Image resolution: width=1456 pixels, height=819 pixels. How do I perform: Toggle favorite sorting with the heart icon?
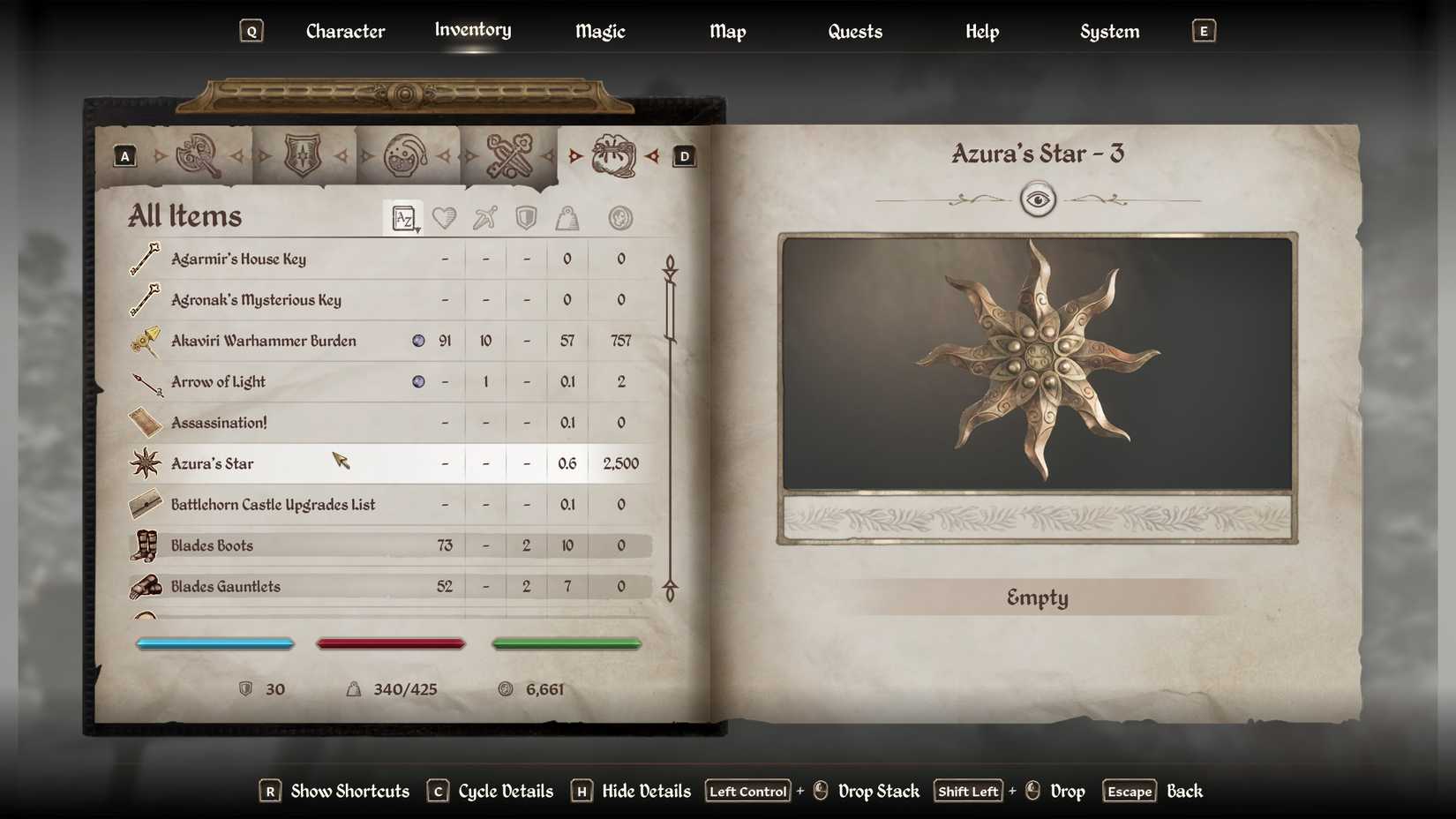pyautogui.click(x=446, y=217)
